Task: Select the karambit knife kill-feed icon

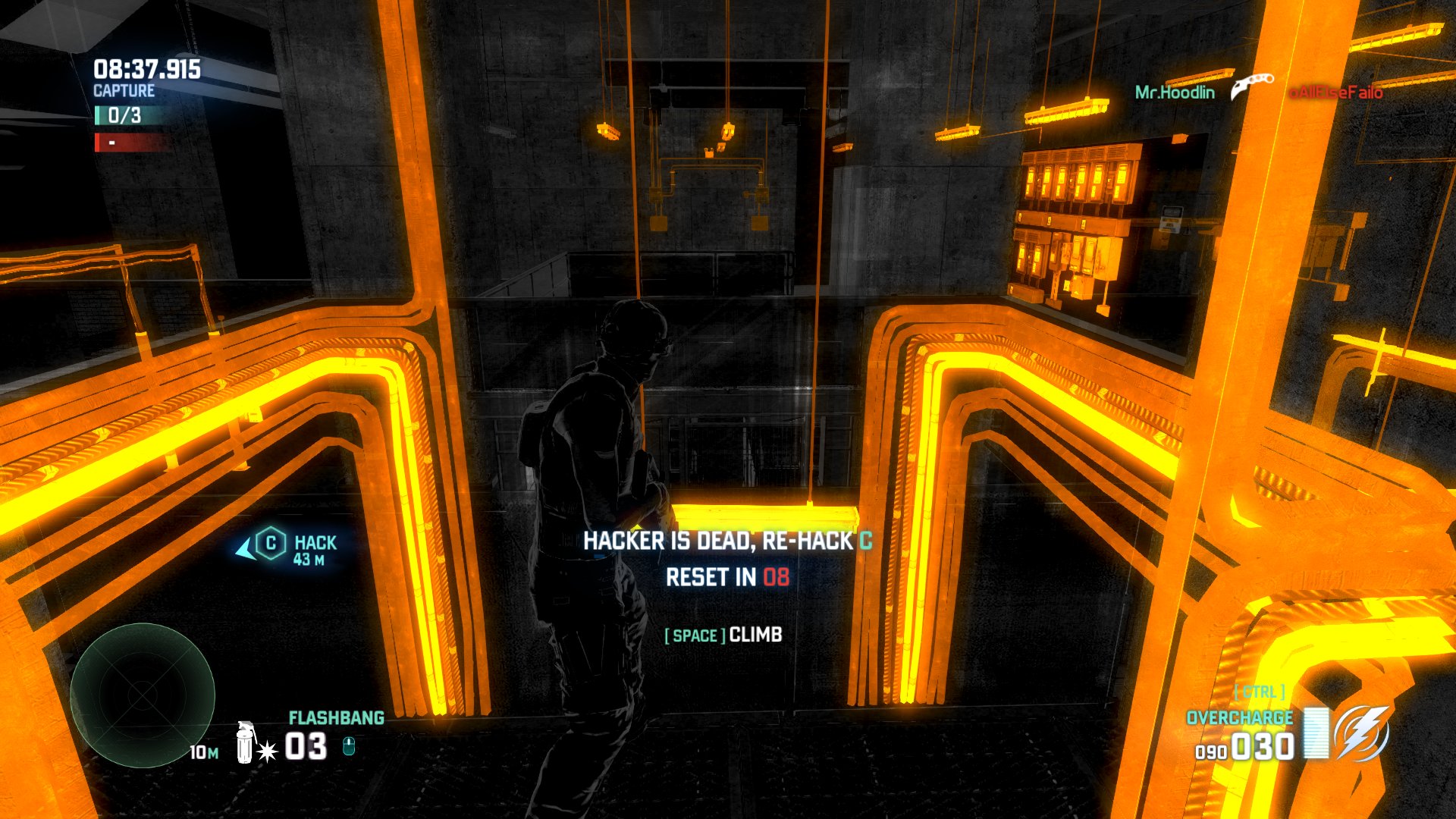Action: pyautogui.click(x=1251, y=86)
